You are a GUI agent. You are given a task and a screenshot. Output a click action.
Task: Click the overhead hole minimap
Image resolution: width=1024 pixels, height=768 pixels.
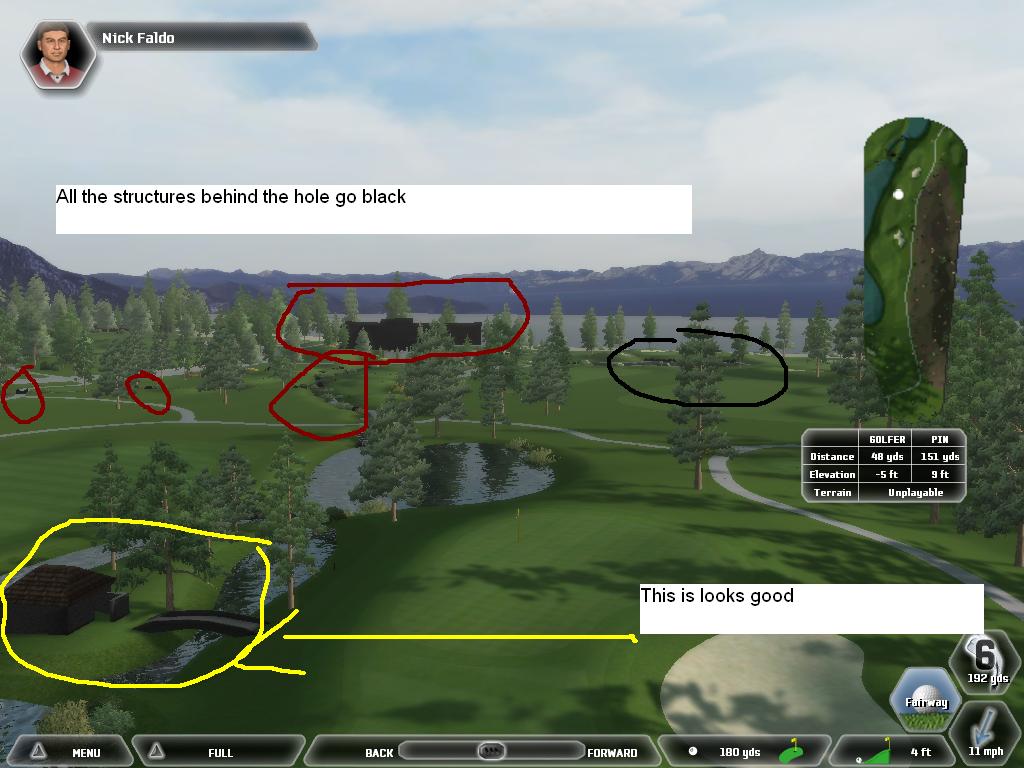pos(914,265)
